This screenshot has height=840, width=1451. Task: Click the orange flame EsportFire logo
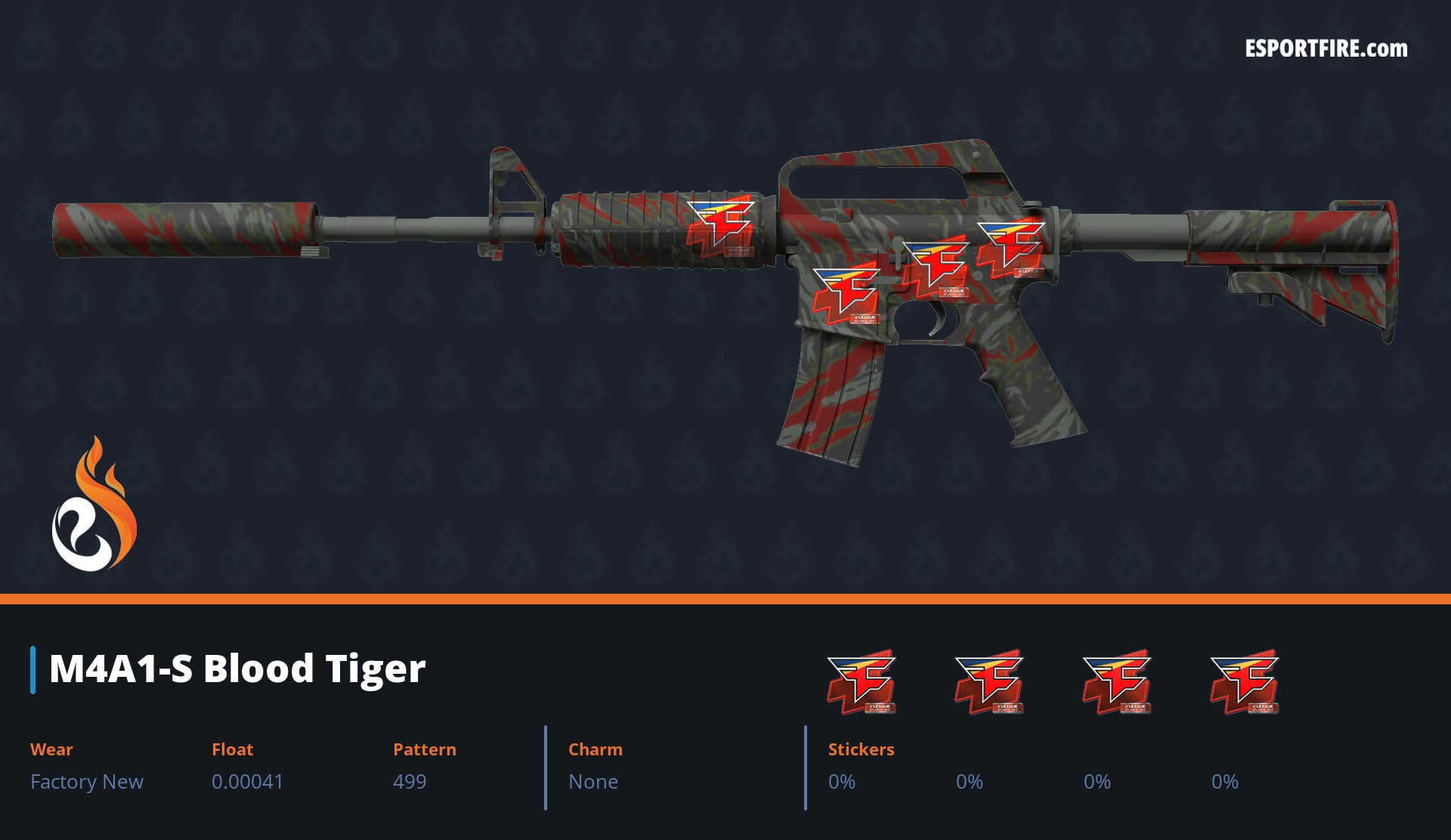(94, 505)
